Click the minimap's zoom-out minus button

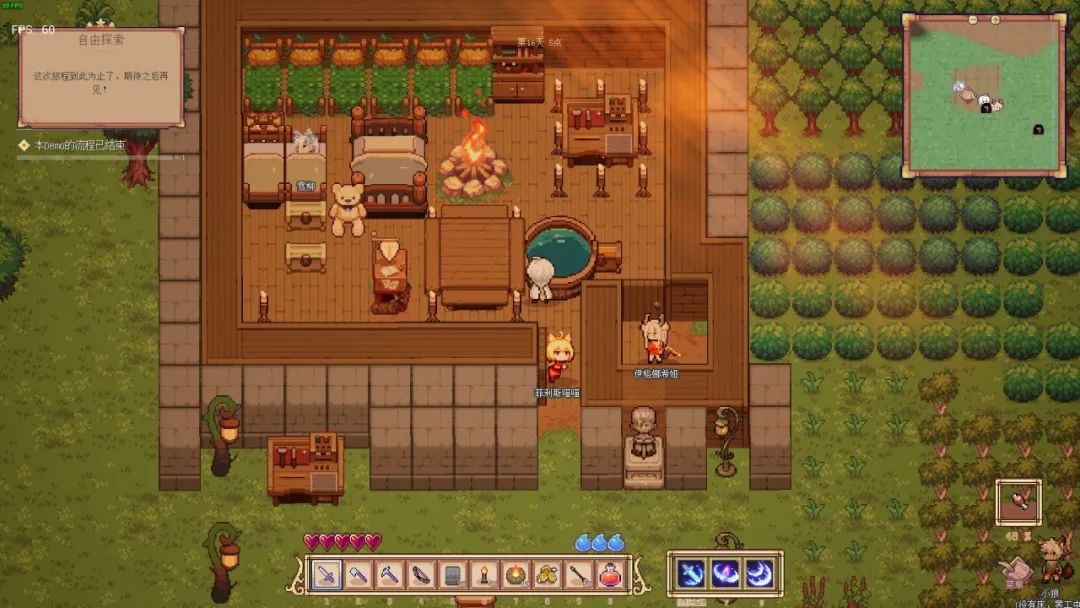[971, 19]
